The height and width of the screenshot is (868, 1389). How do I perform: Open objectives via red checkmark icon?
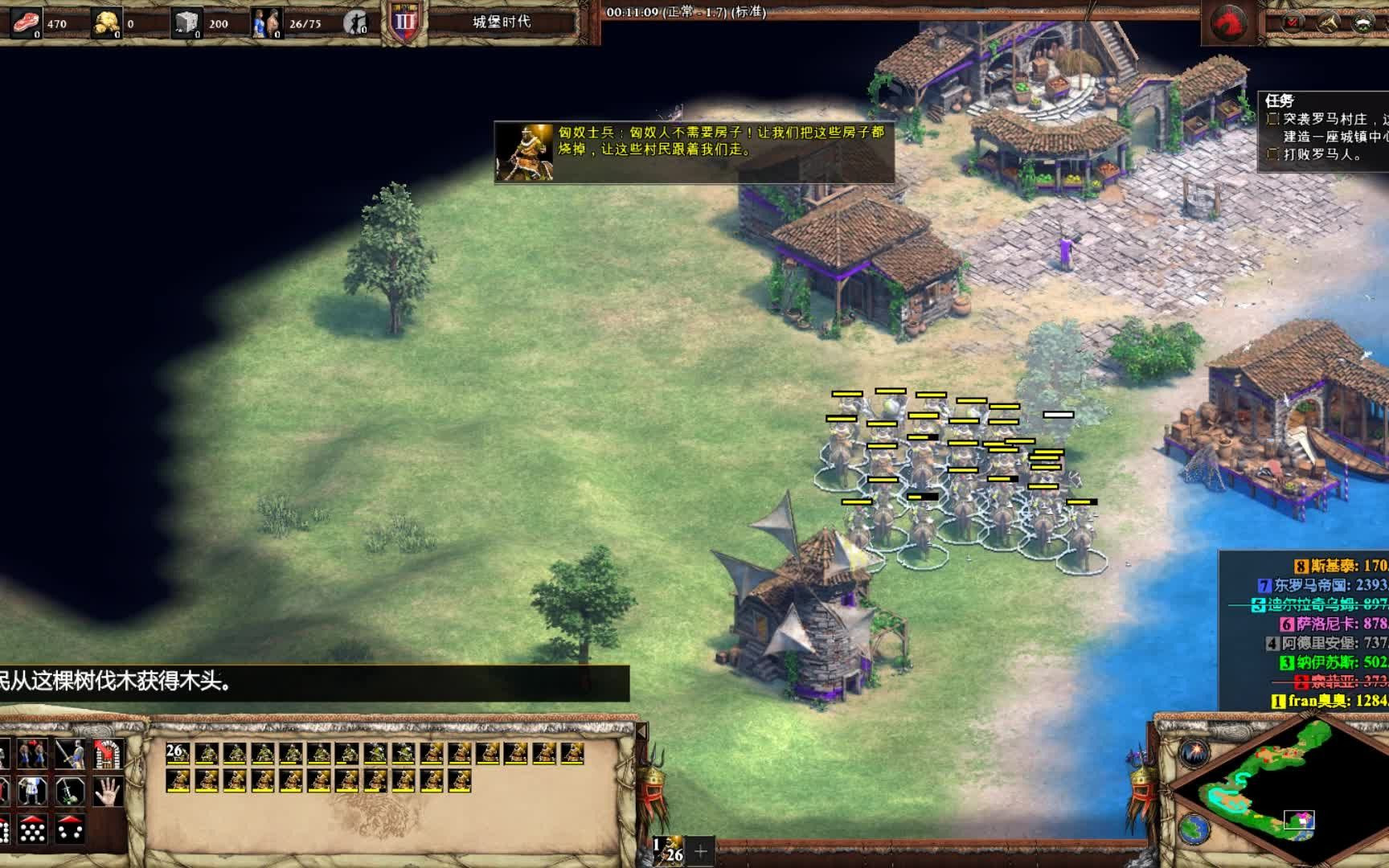[1293, 22]
